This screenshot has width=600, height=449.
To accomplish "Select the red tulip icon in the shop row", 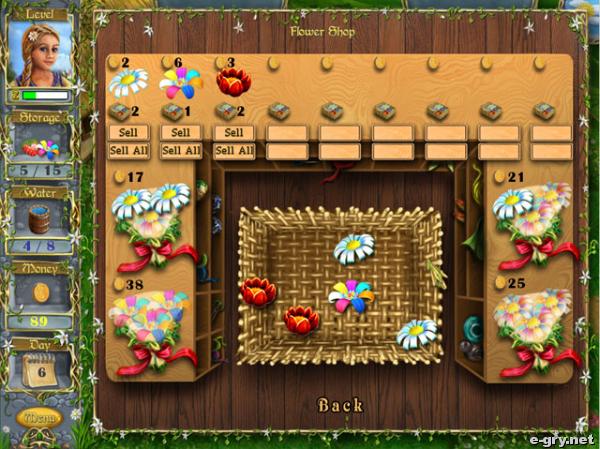I will pos(234,83).
